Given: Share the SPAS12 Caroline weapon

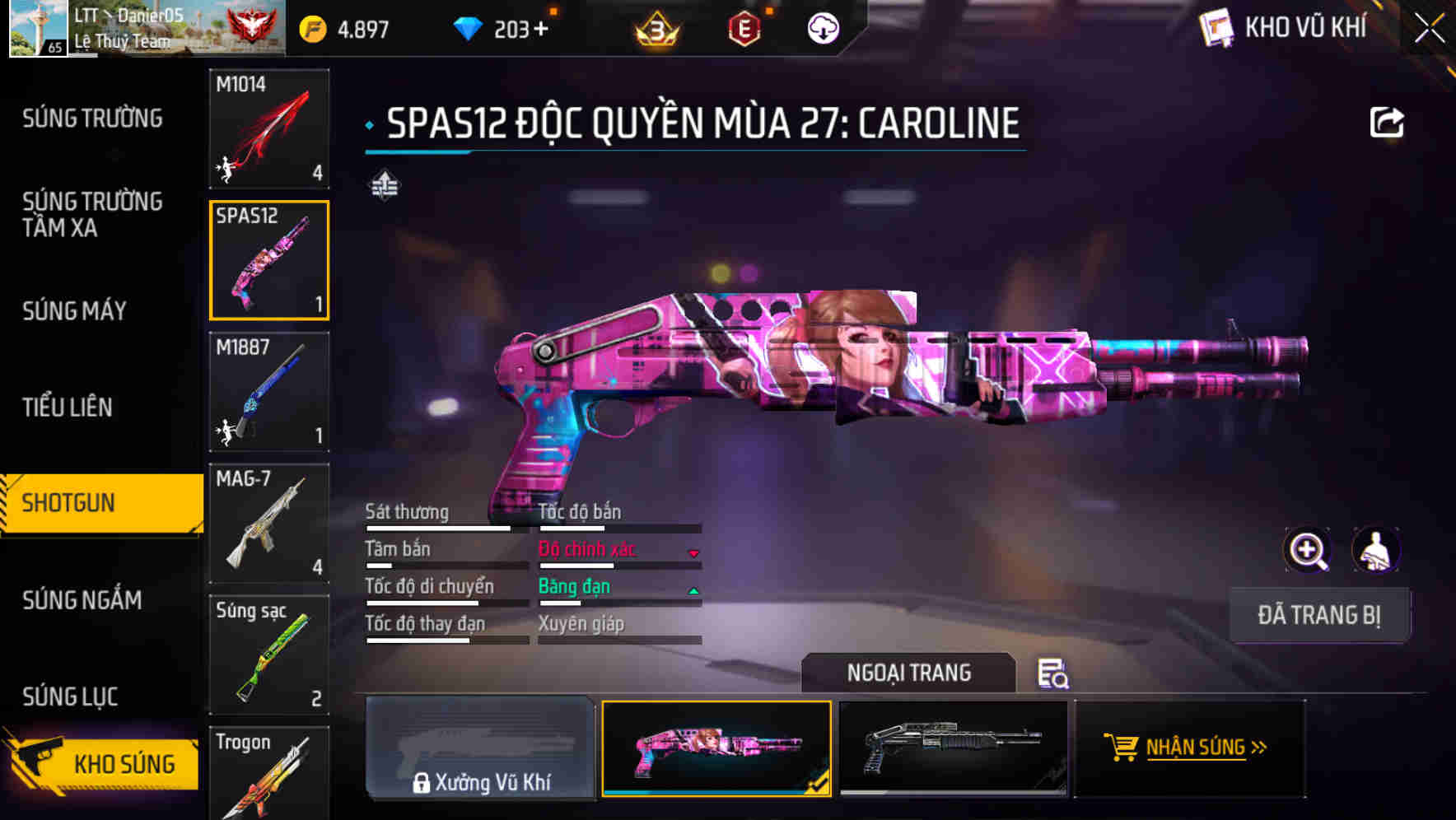Looking at the screenshot, I should (x=1388, y=120).
